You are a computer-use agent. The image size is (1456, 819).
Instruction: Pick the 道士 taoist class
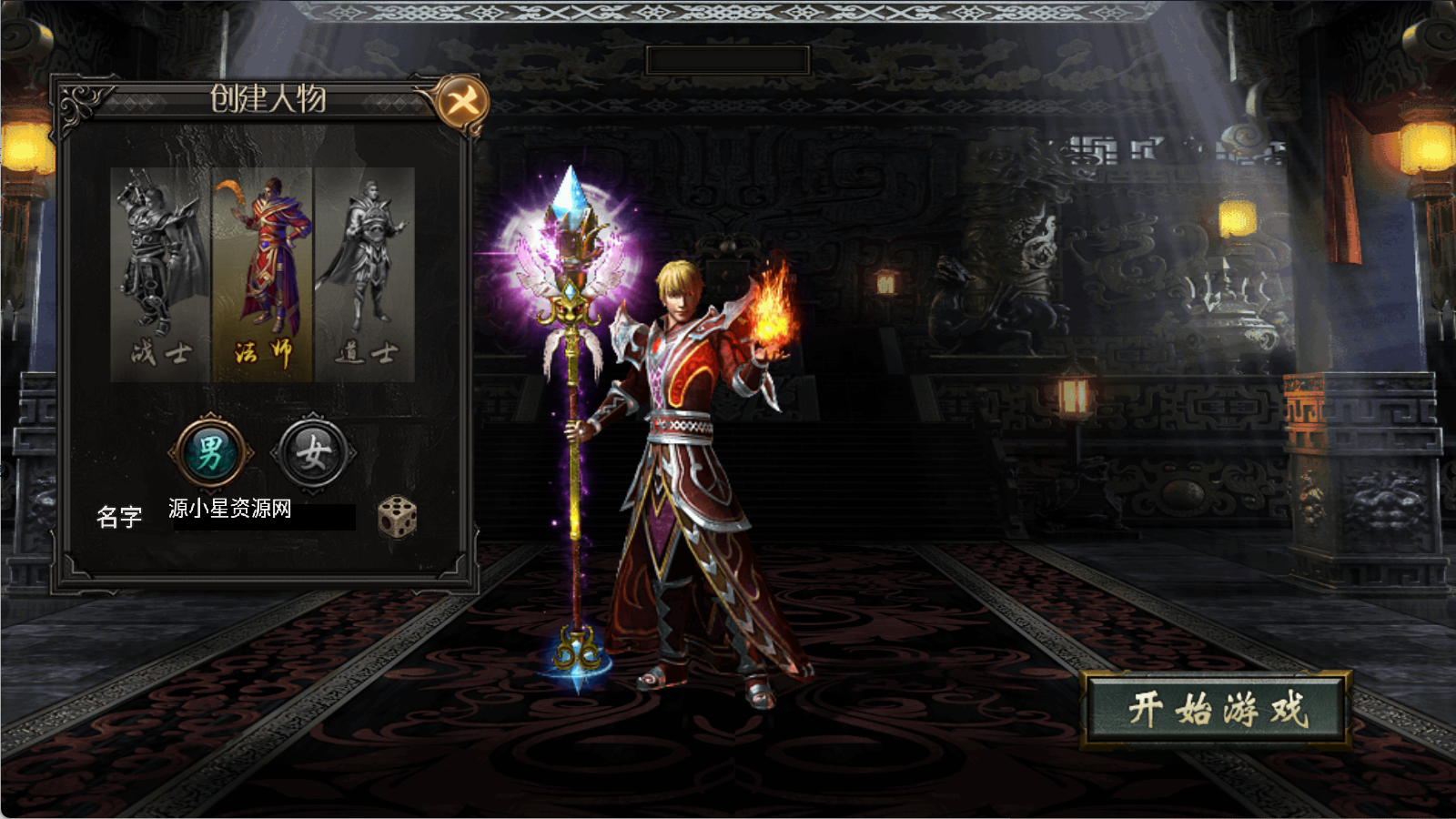[365, 273]
